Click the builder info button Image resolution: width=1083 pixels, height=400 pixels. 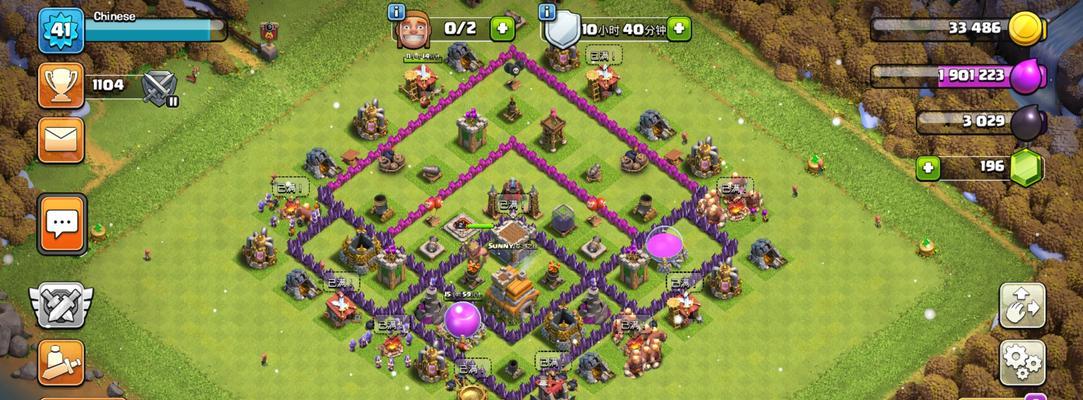[x=397, y=12]
